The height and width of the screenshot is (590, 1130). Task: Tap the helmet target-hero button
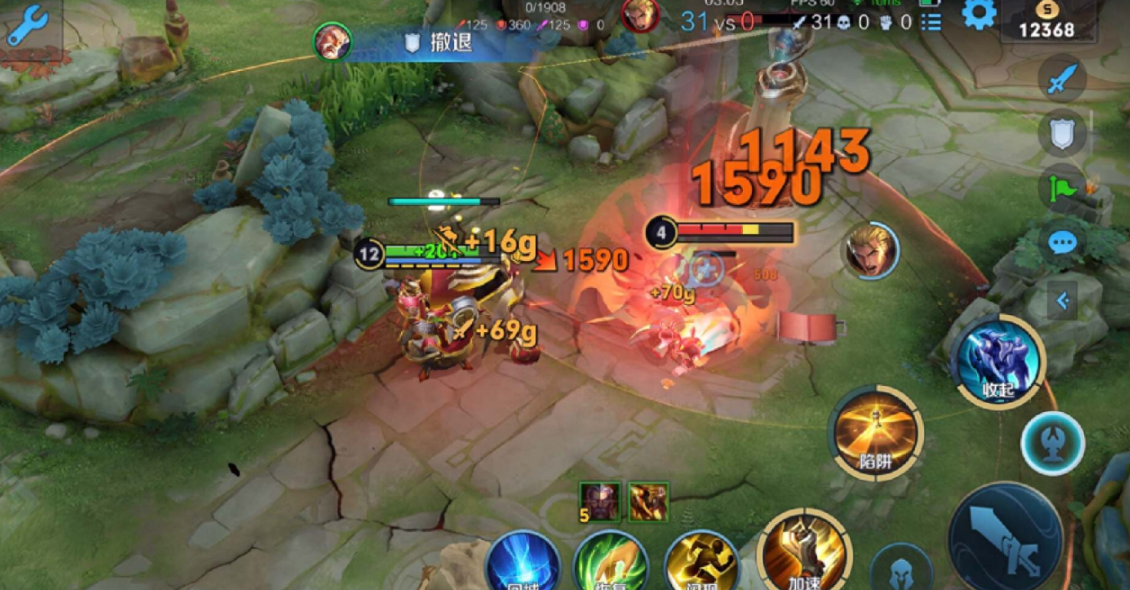point(901,570)
